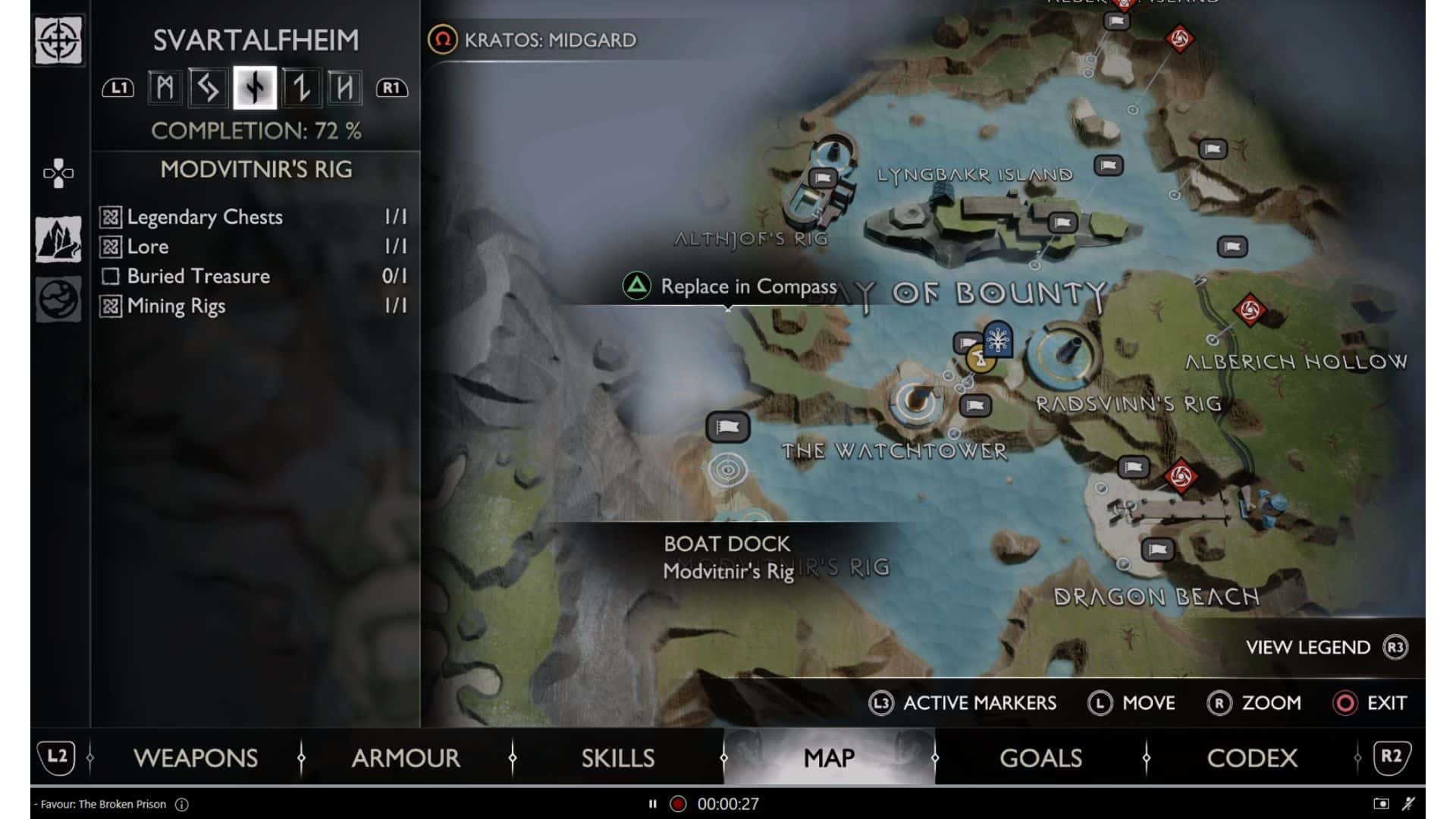Image resolution: width=1456 pixels, height=819 pixels.
Task: Click the compass icon at top left
Action: click(x=58, y=40)
